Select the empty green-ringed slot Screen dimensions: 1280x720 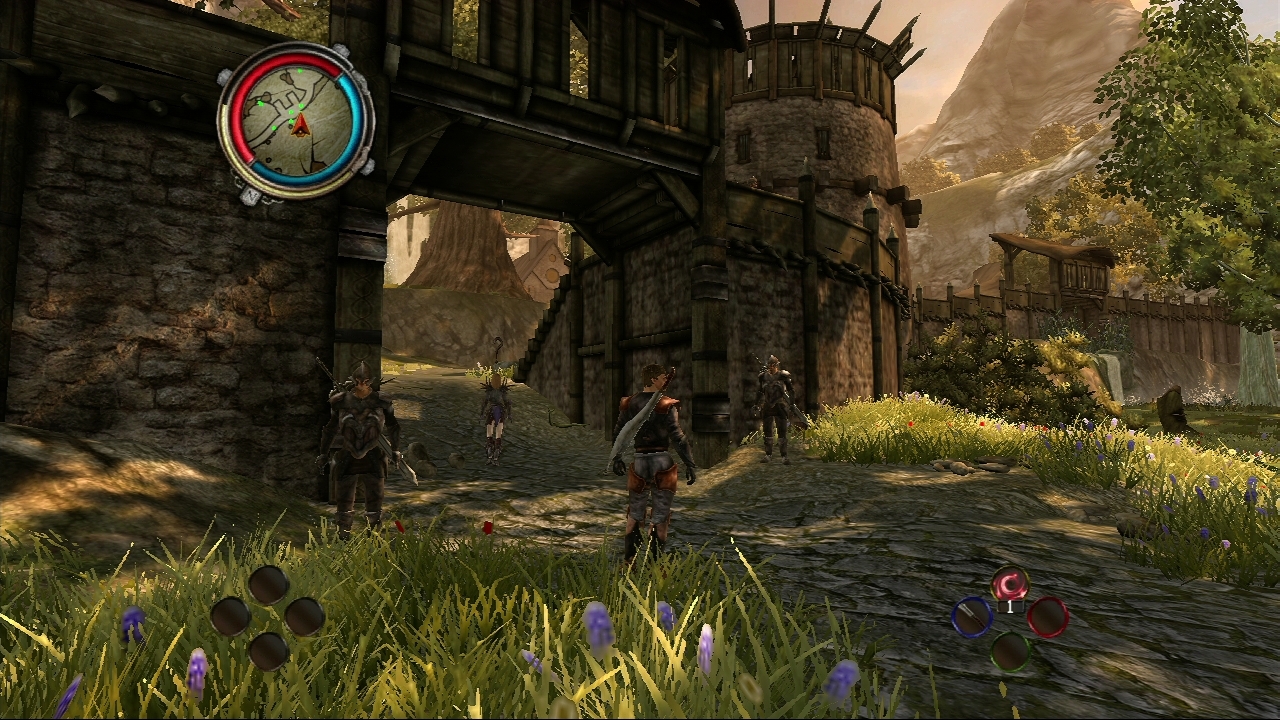tap(1010, 651)
